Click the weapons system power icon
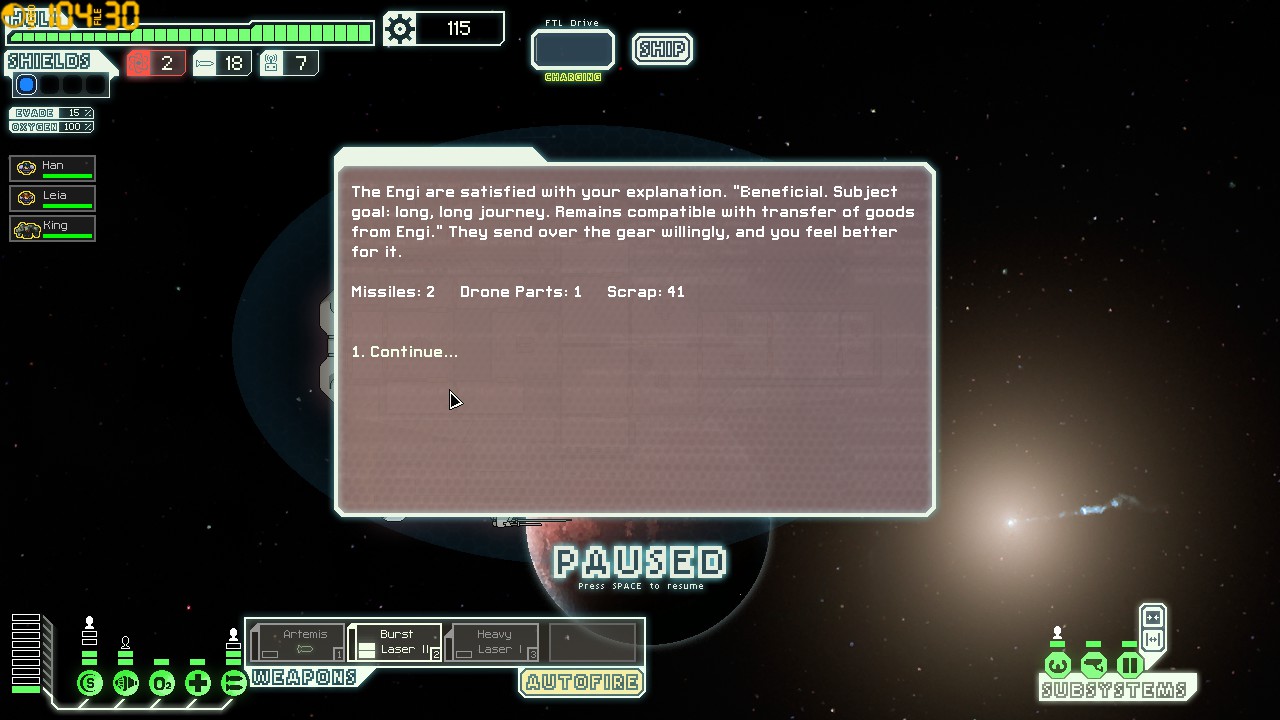The image size is (1280, 720). [234, 684]
